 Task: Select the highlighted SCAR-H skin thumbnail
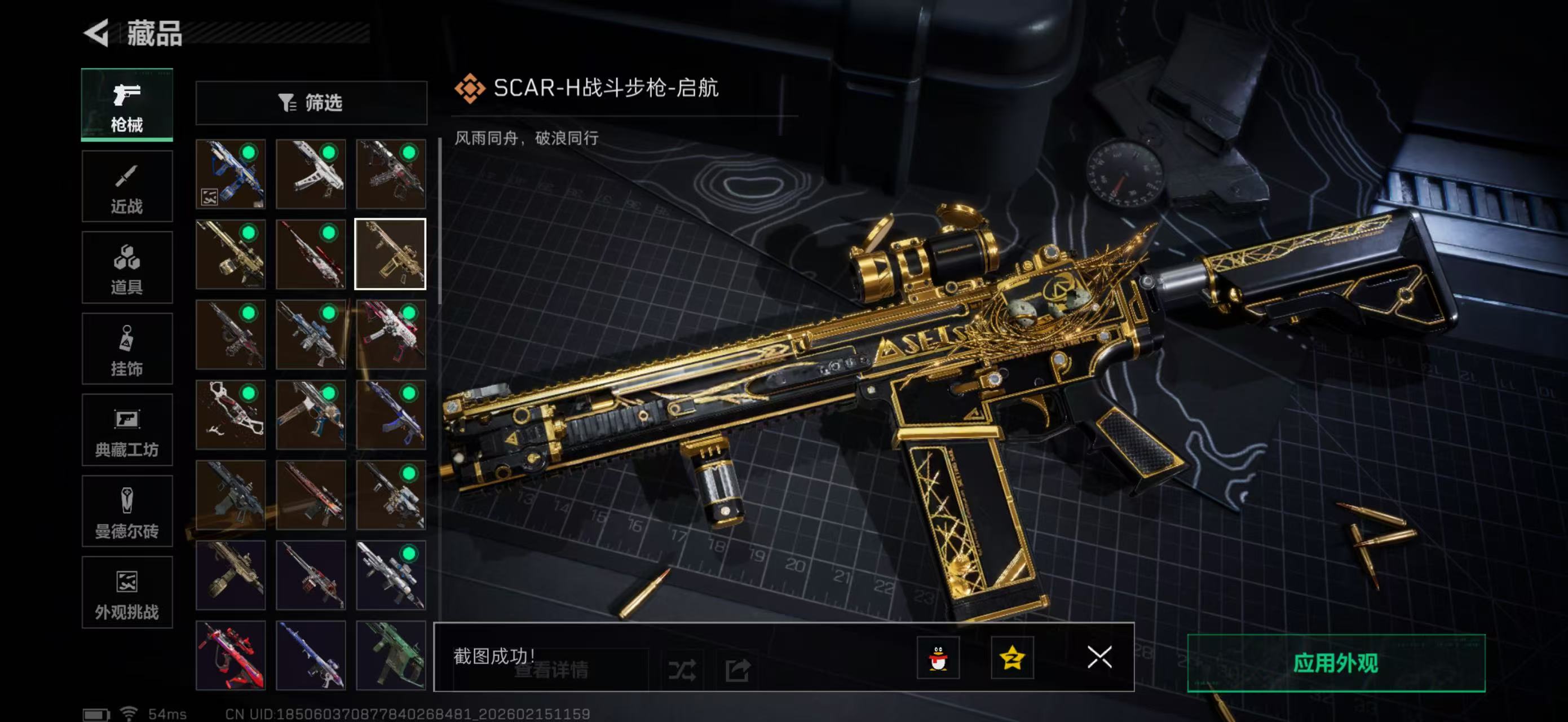392,254
